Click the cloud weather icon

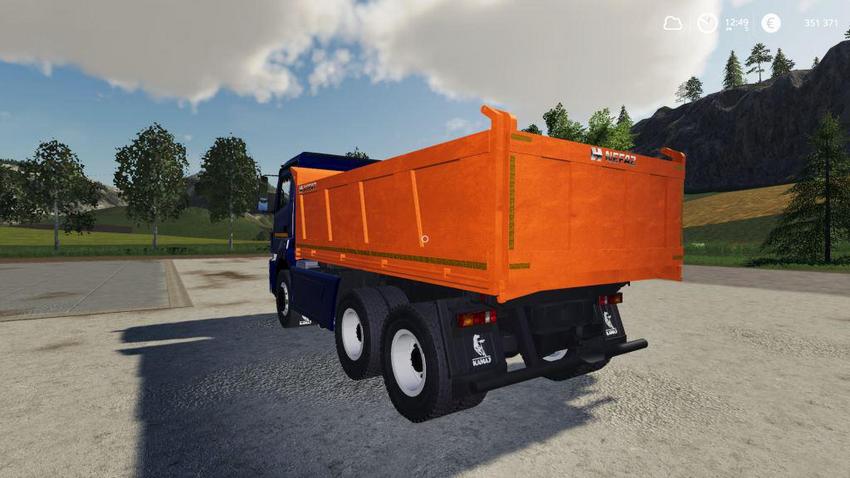click(673, 23)
